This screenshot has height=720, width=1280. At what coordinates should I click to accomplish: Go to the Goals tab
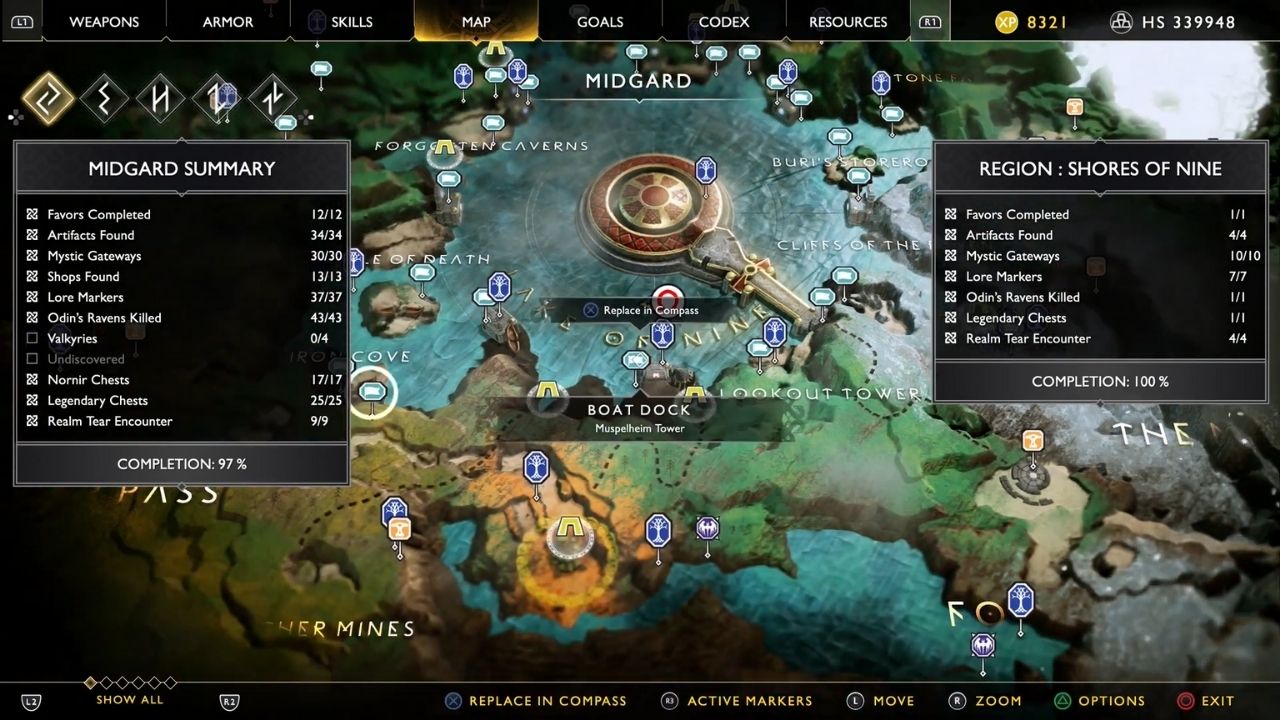pyautogui.click(x=600, y=21)
